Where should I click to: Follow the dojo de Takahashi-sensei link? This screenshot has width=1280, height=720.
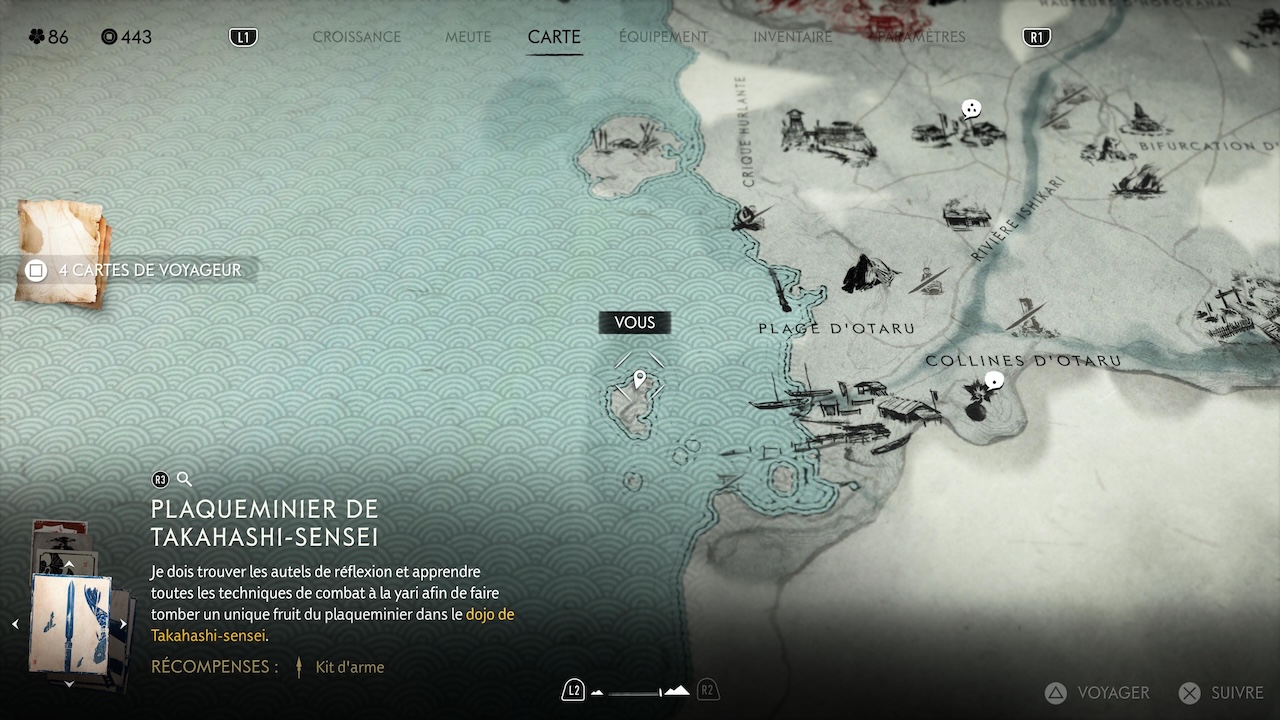[489, 614]
